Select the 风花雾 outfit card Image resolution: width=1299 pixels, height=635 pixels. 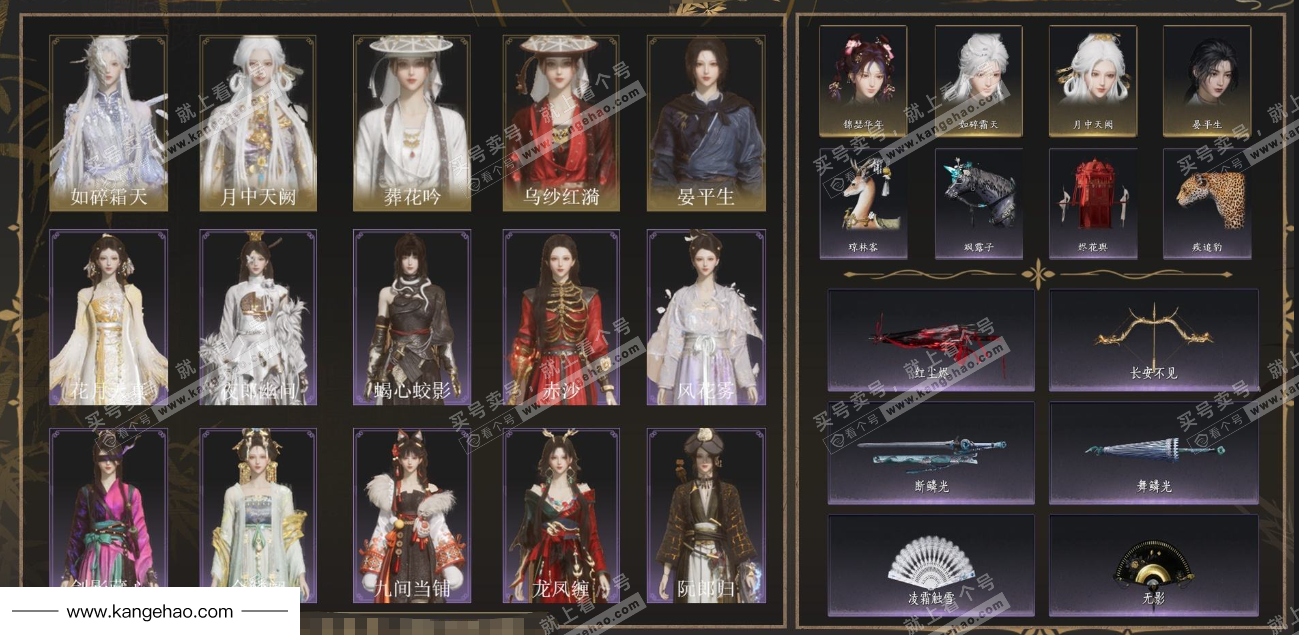(706, 317)
